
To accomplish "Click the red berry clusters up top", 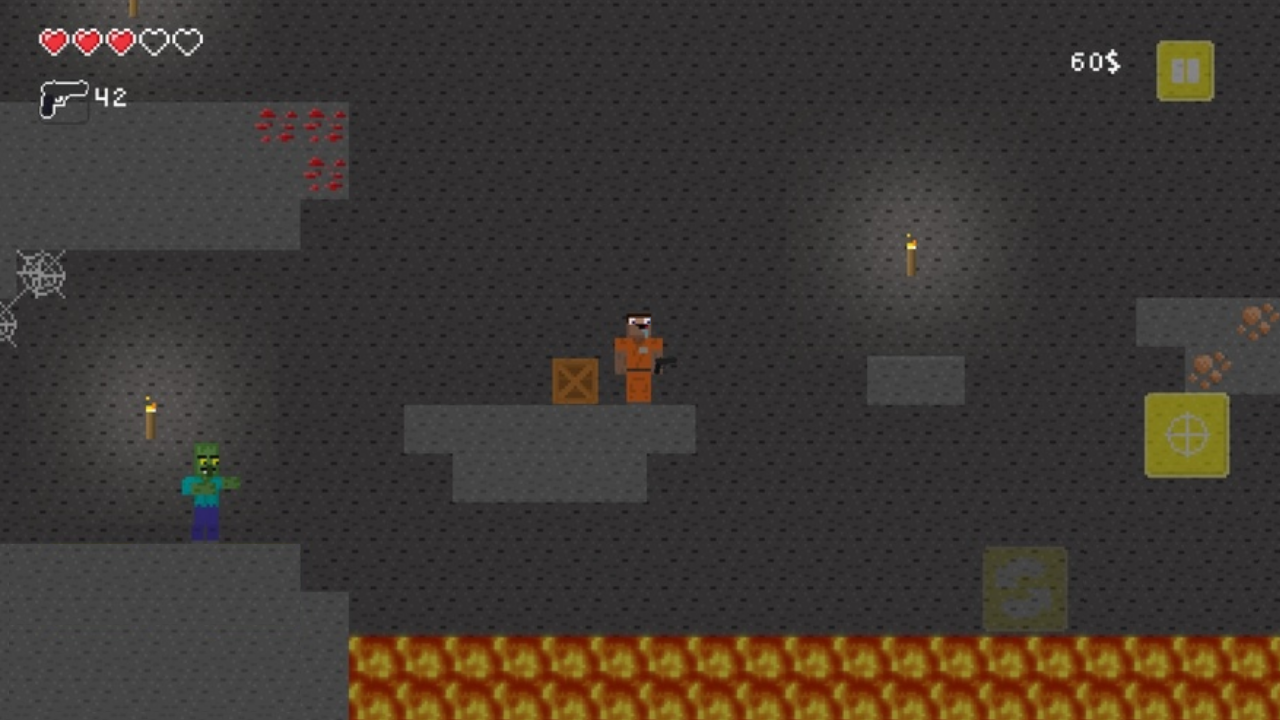I will 300,140.
